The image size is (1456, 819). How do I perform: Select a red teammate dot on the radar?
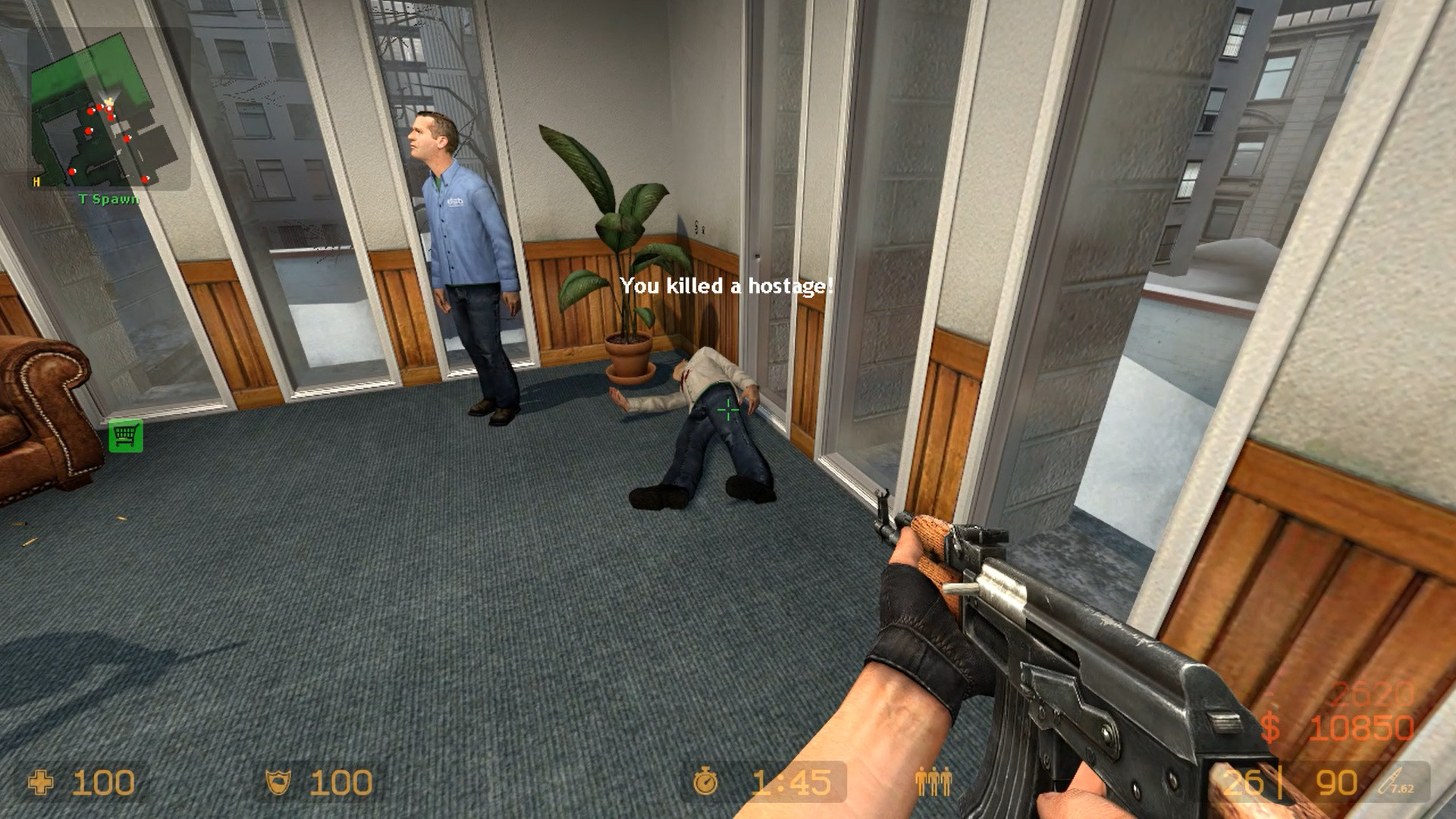90,110
